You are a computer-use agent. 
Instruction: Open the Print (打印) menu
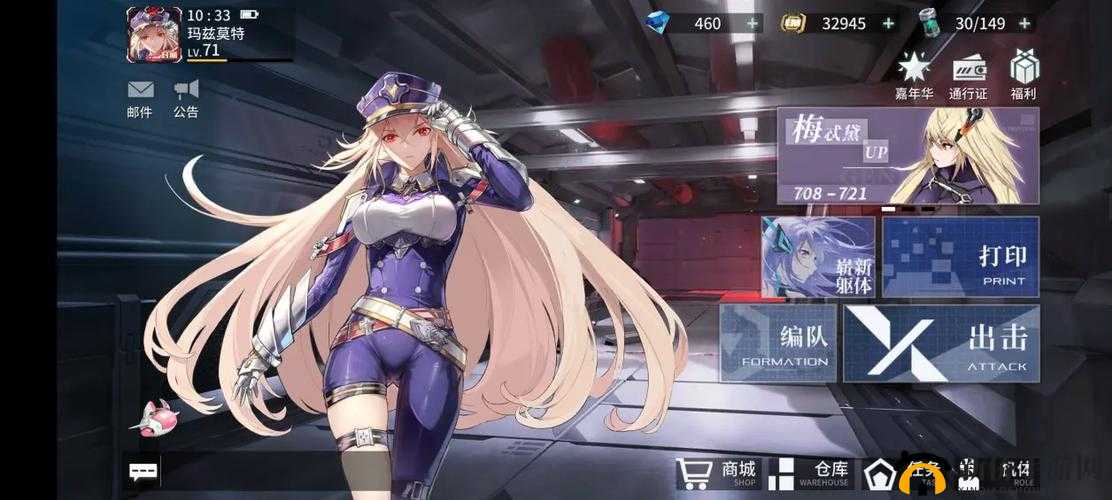pos(961,257)
